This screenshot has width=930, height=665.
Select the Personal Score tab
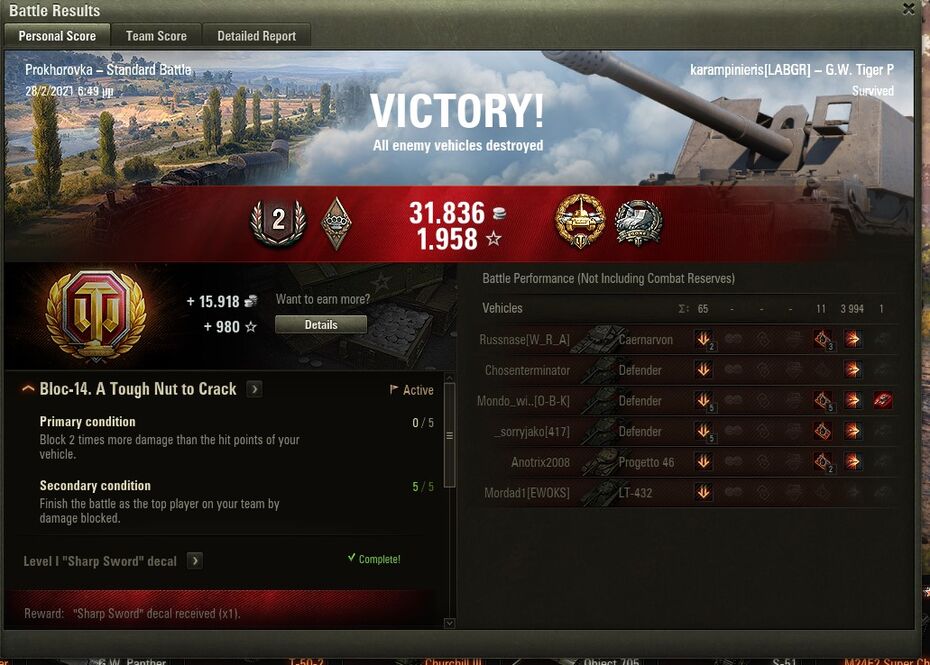pos(57,36)
